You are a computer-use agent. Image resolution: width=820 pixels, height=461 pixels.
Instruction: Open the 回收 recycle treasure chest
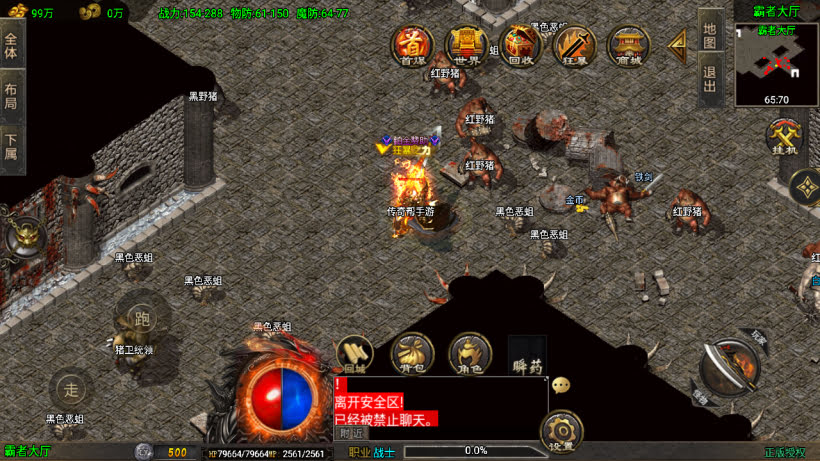click(520, 45)
